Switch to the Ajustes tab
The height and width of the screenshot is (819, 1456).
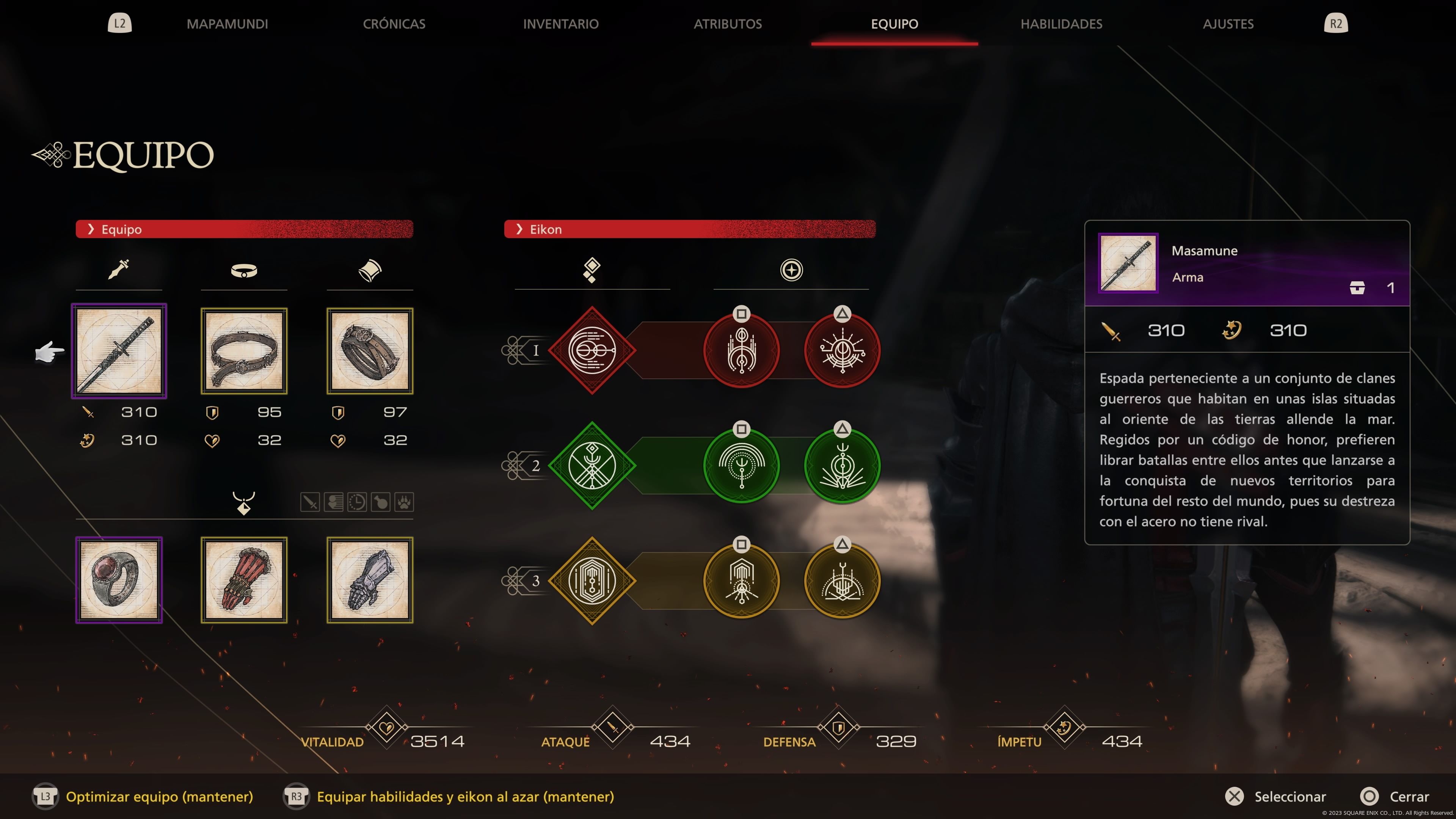click(1228, 24)
